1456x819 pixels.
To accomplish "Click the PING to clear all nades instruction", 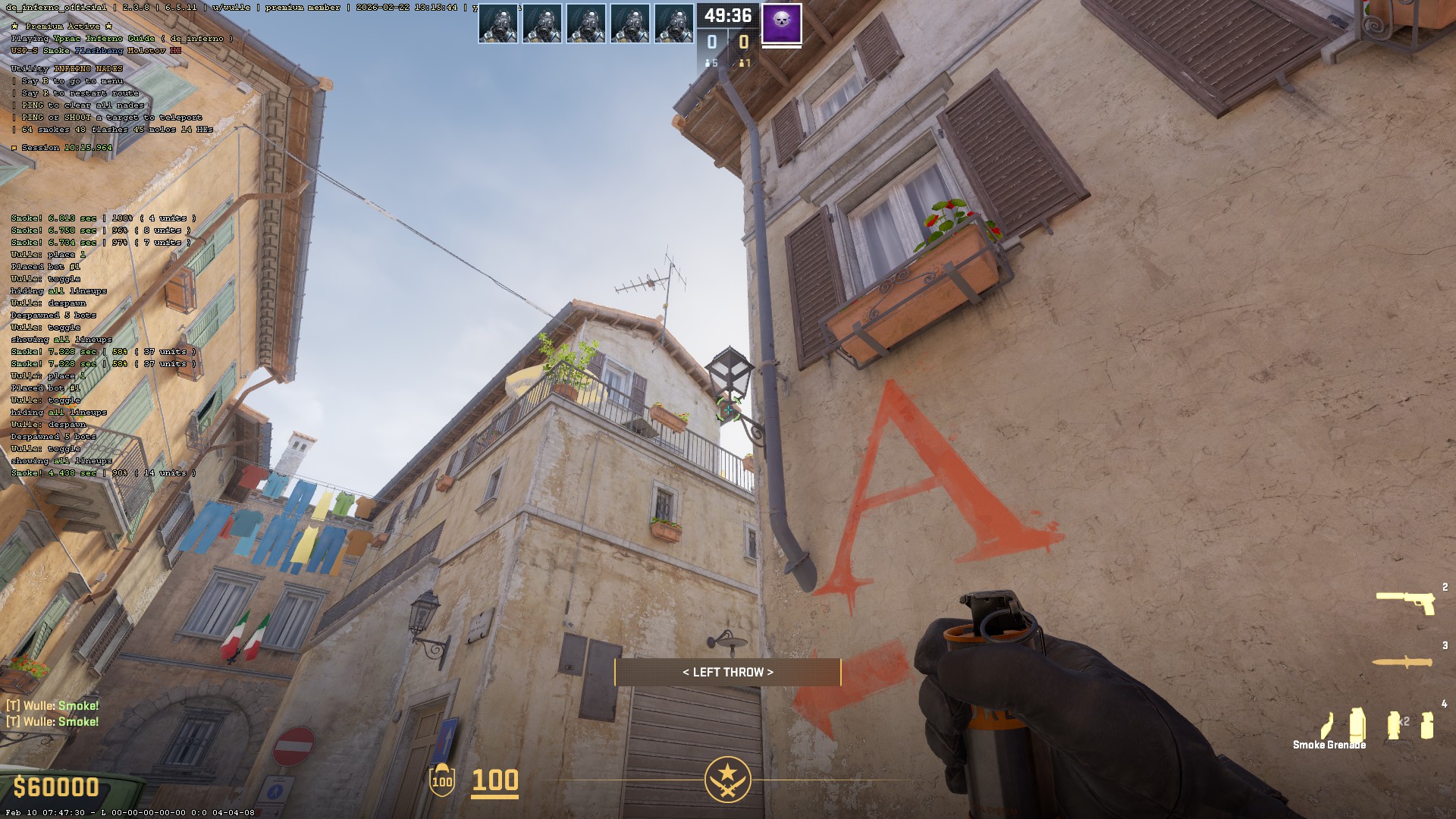I will (x=80, y=105).
